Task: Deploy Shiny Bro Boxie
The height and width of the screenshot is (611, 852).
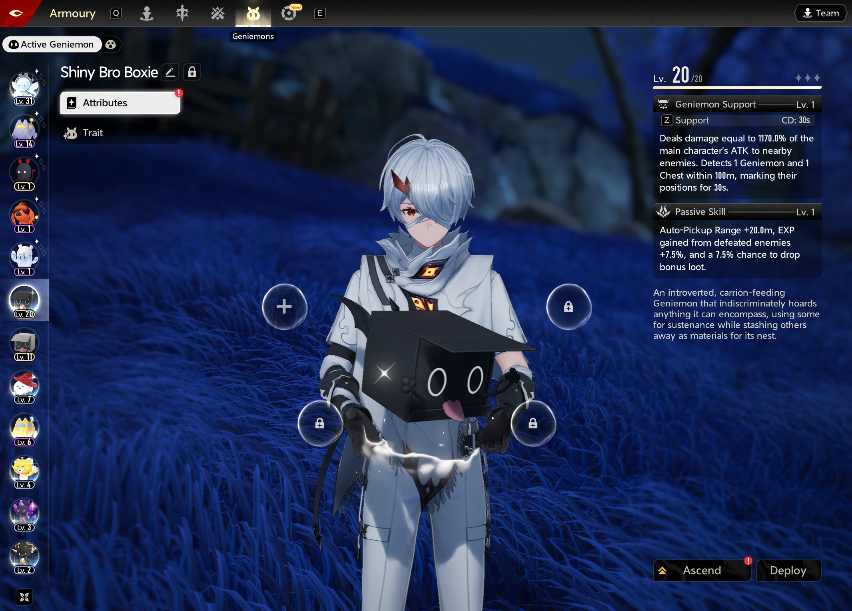Action: (788, 570)
